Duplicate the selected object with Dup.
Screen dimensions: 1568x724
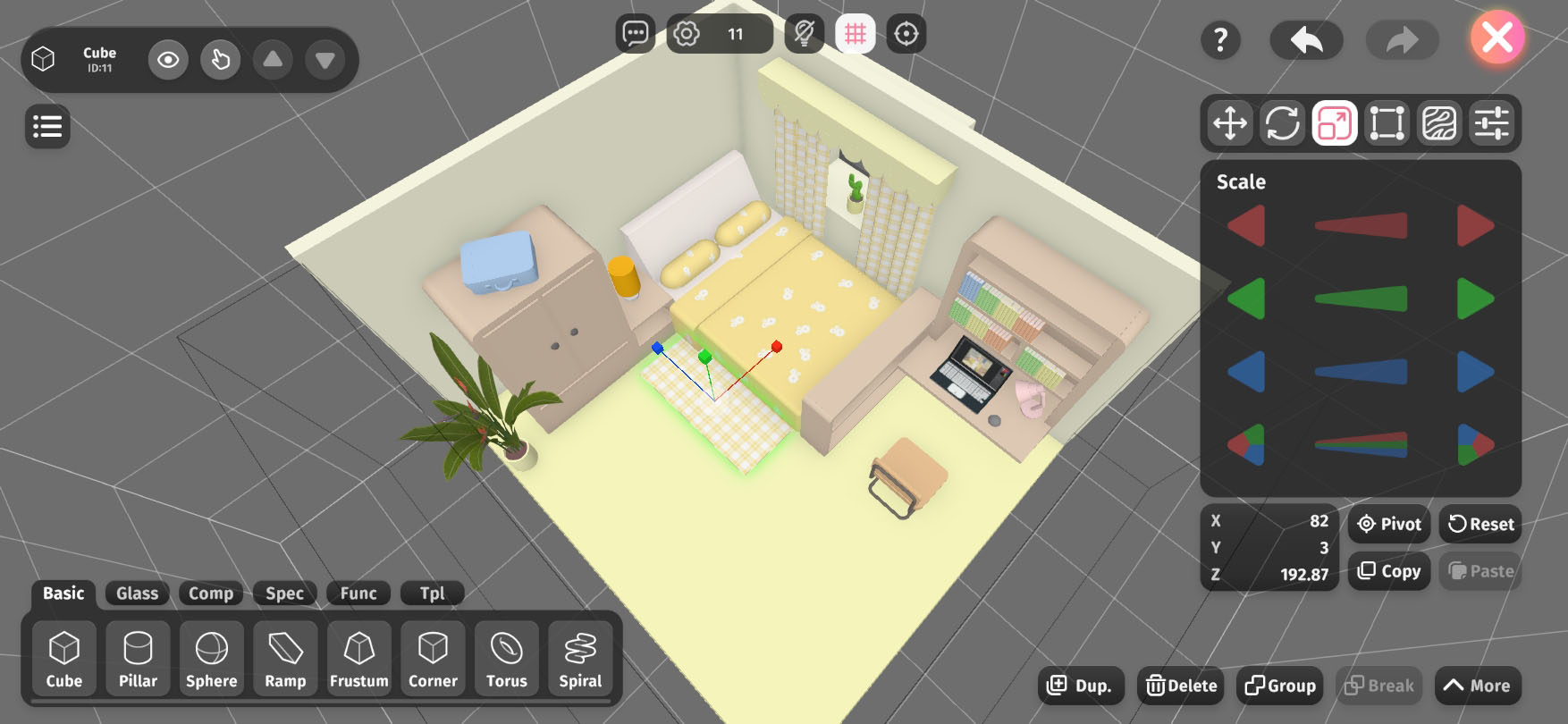tap(1080, 686)
